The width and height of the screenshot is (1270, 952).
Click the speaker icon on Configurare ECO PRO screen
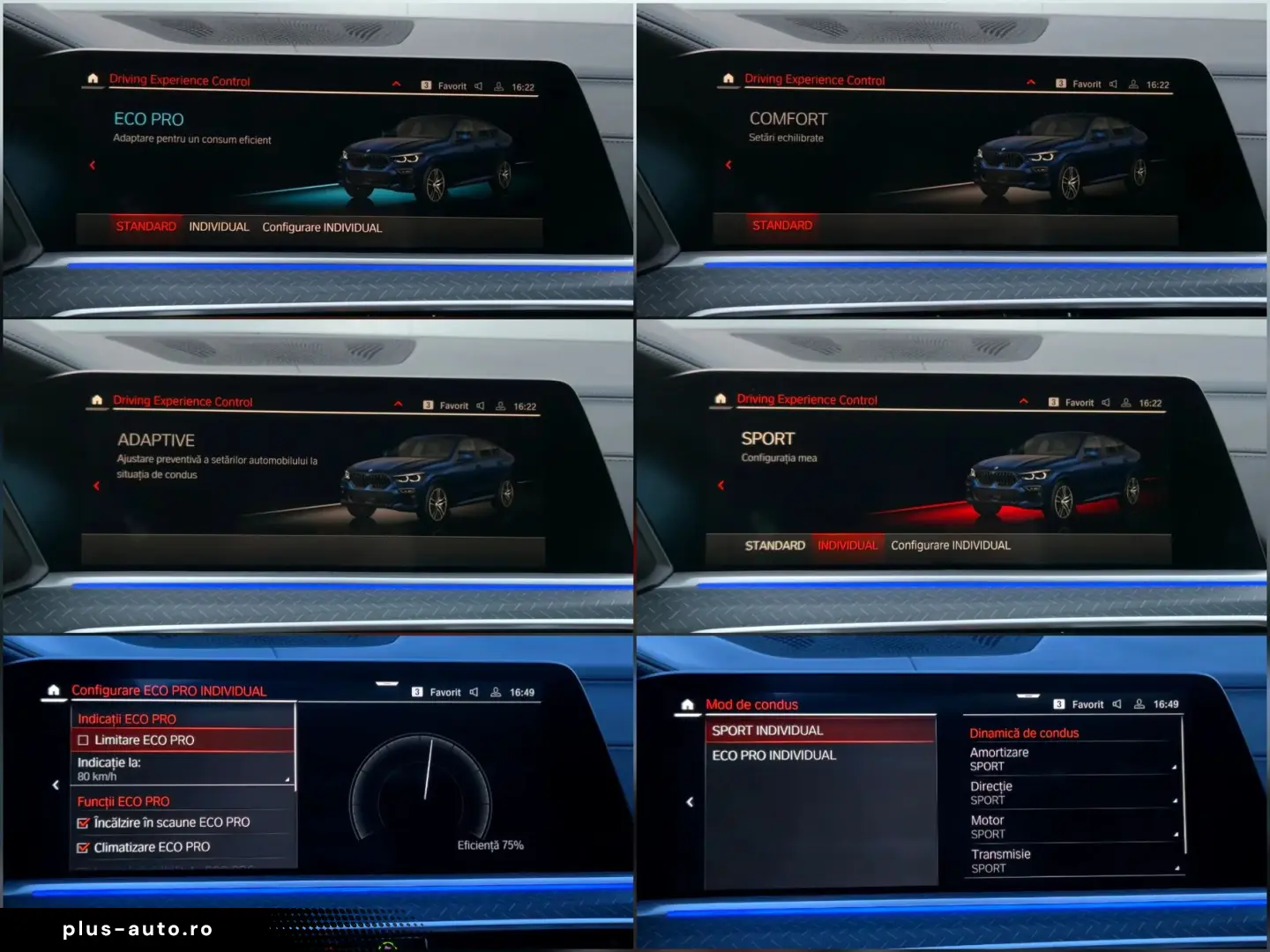[x=474, y=692]
